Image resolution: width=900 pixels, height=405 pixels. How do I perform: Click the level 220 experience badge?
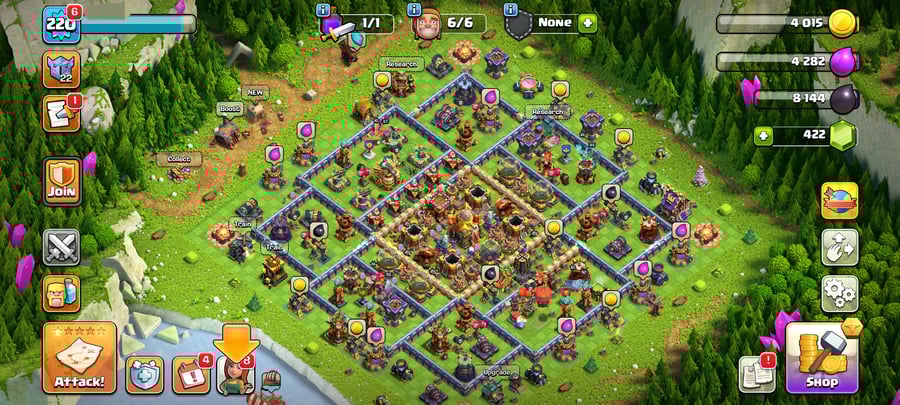pyautogui.click(x=60, y=22)
